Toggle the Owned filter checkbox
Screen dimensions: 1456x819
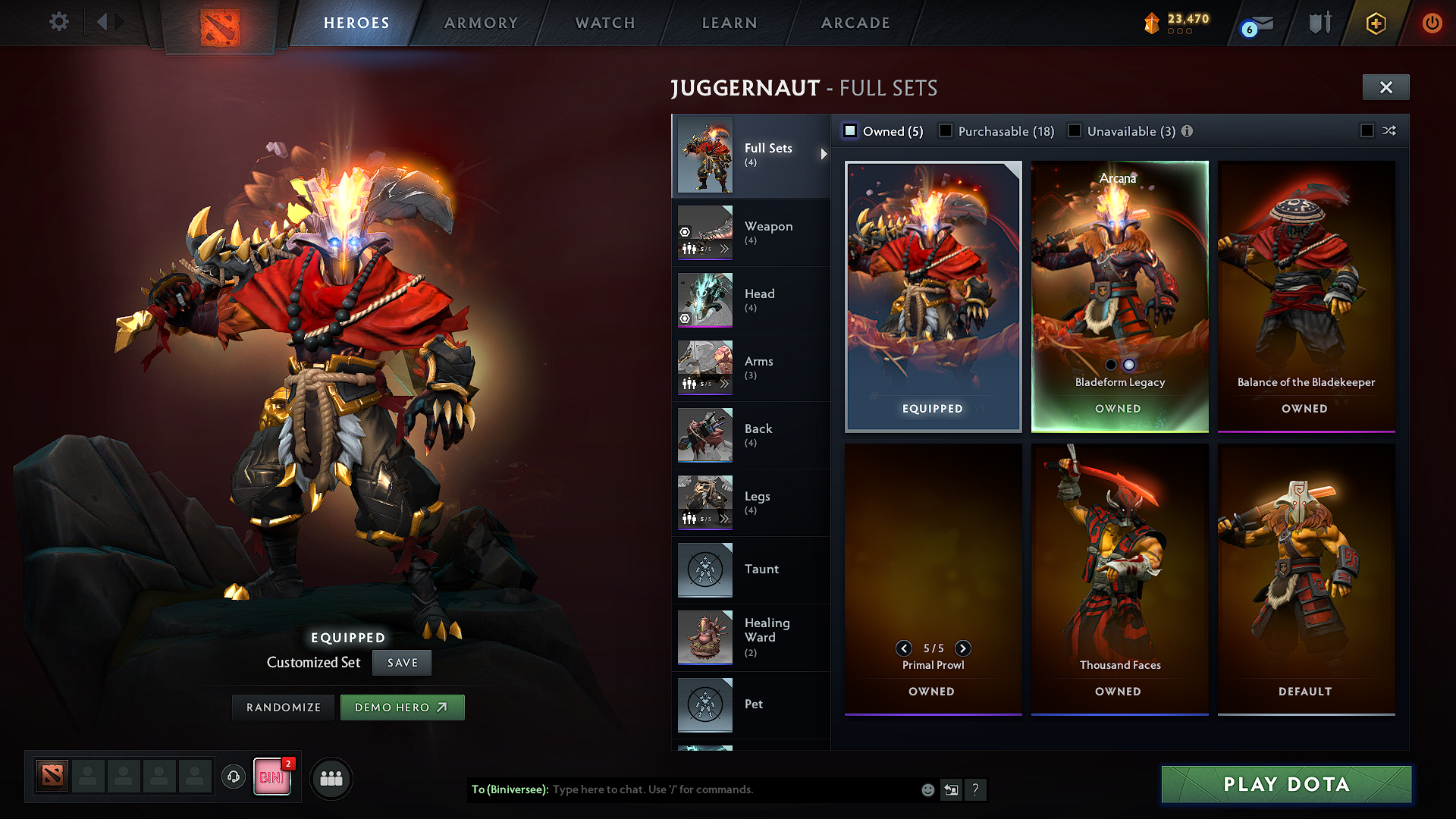pyautogui.click(x=851, y=131)
